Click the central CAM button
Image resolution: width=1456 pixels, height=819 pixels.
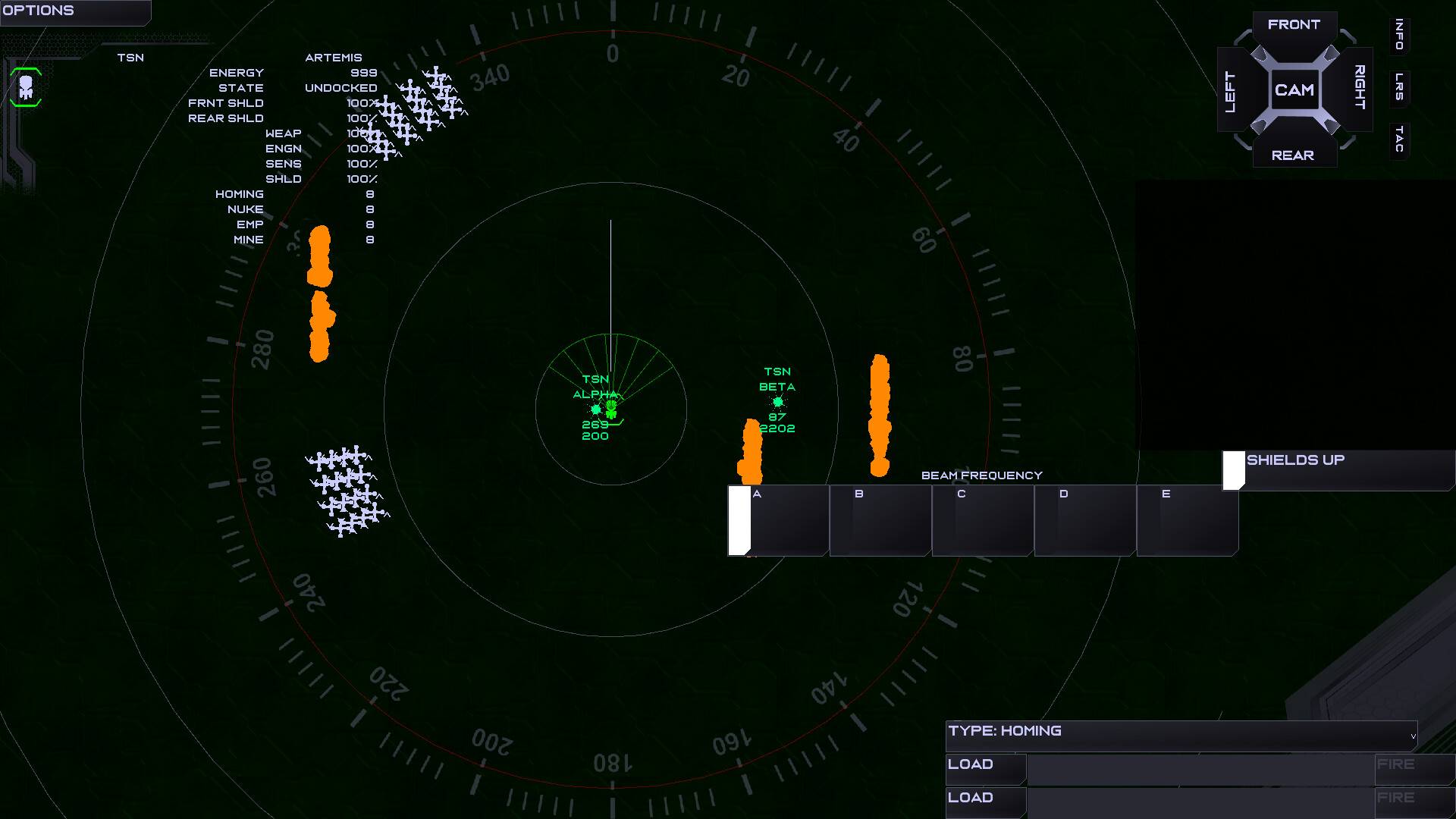[1295, 89]
